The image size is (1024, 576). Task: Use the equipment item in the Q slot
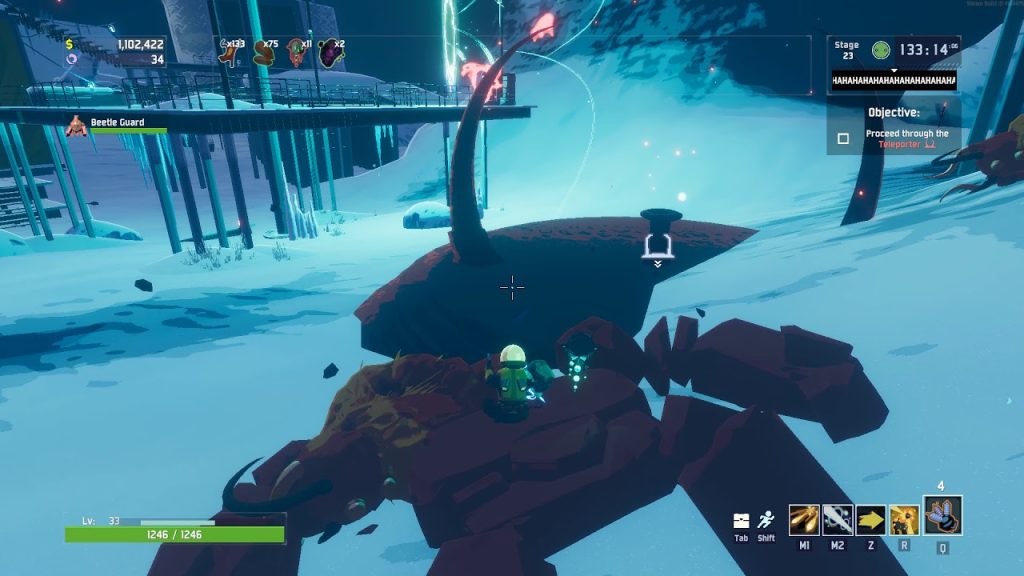(942, 515)
